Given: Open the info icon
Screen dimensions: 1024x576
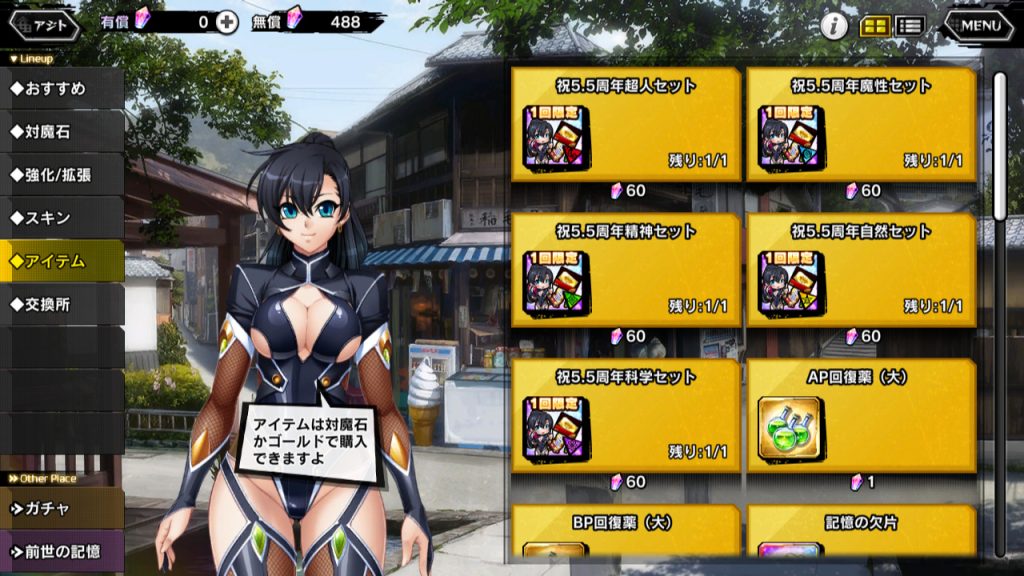Looking at the screenshot, I should coord(834,26).
